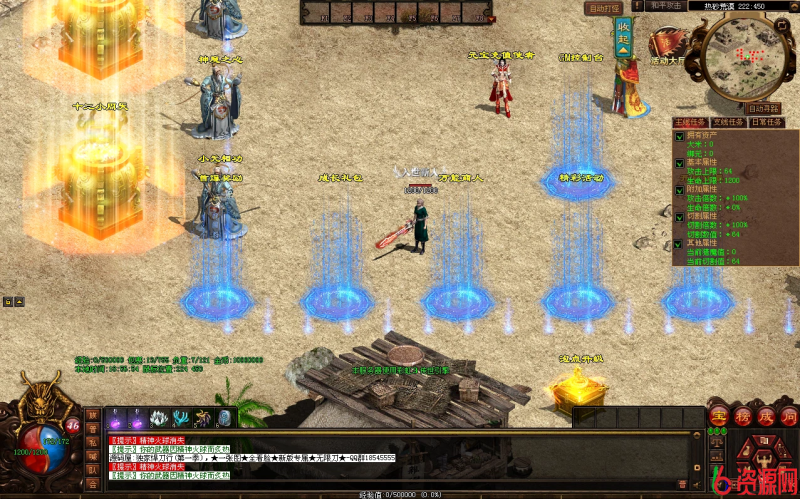Activate 自动寻路 auto-pathfinding
Screen dimensions: 800x499
coord(764,108)
